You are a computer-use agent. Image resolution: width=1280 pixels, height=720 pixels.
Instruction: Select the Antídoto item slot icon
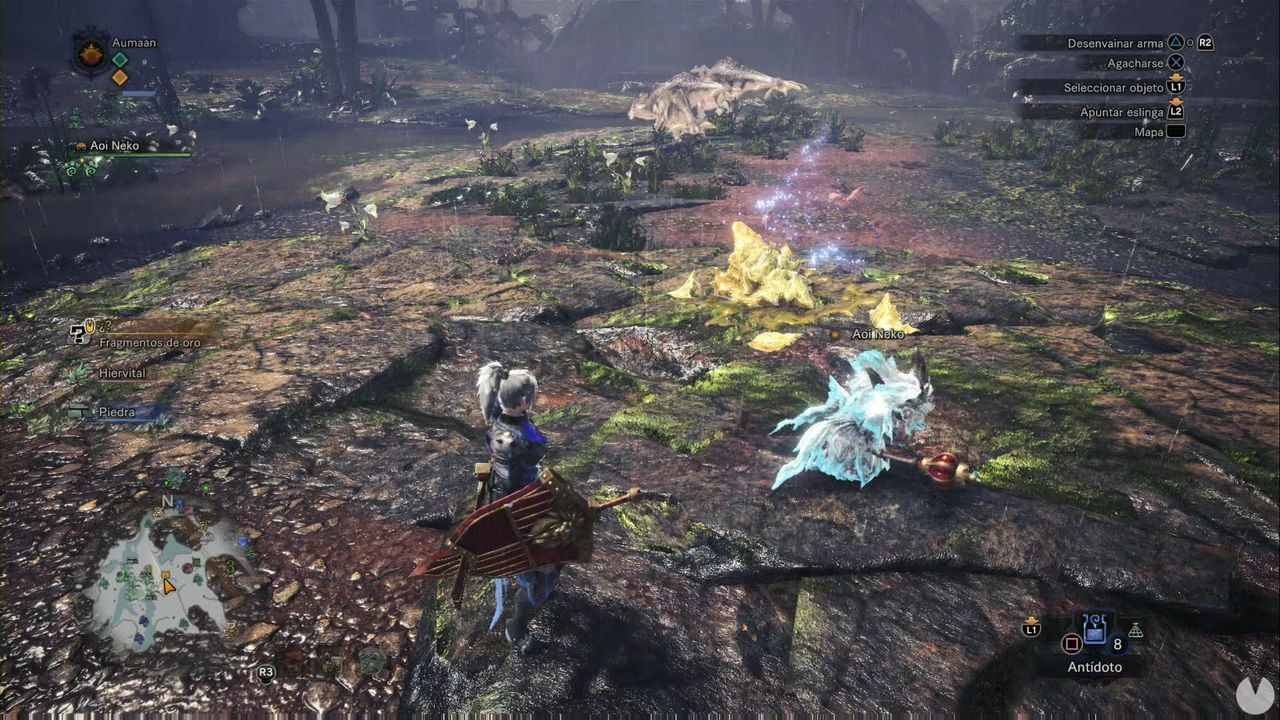(1095, 629)
